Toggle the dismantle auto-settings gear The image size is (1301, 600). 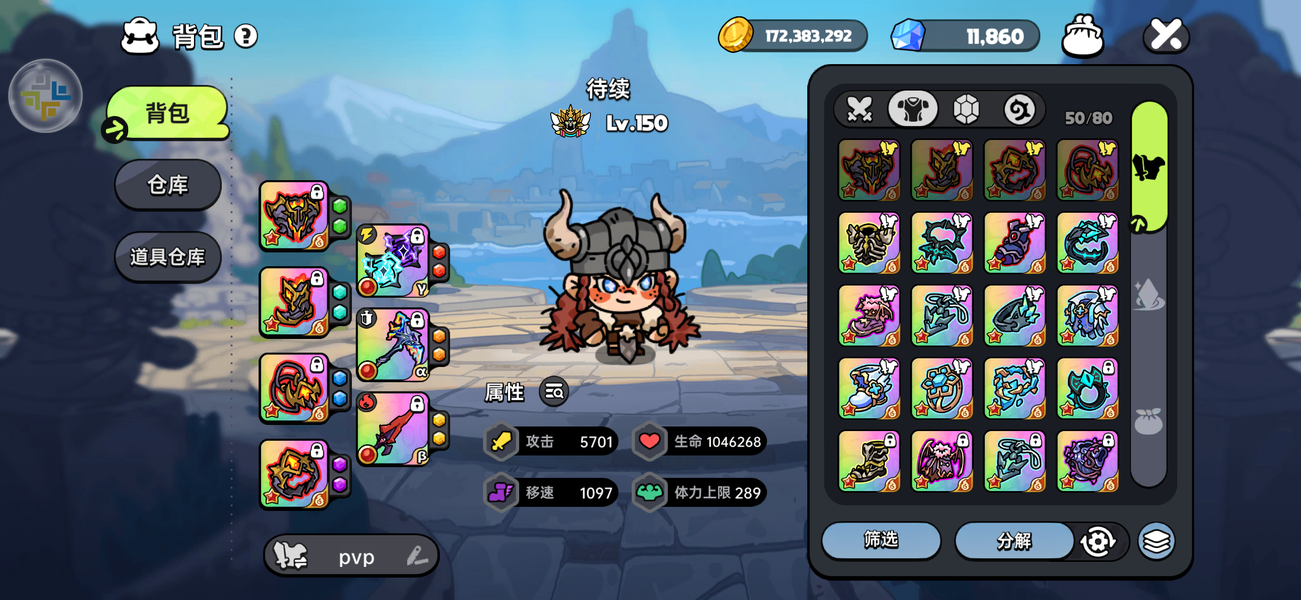point(1098,541)
